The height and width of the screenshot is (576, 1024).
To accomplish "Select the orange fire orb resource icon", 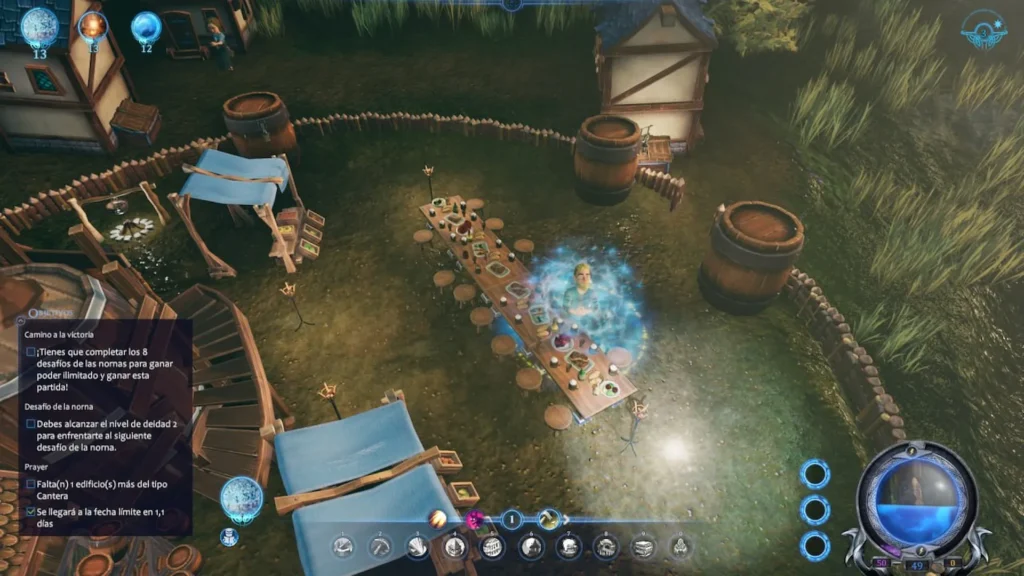I will click(x=93, y=25).
